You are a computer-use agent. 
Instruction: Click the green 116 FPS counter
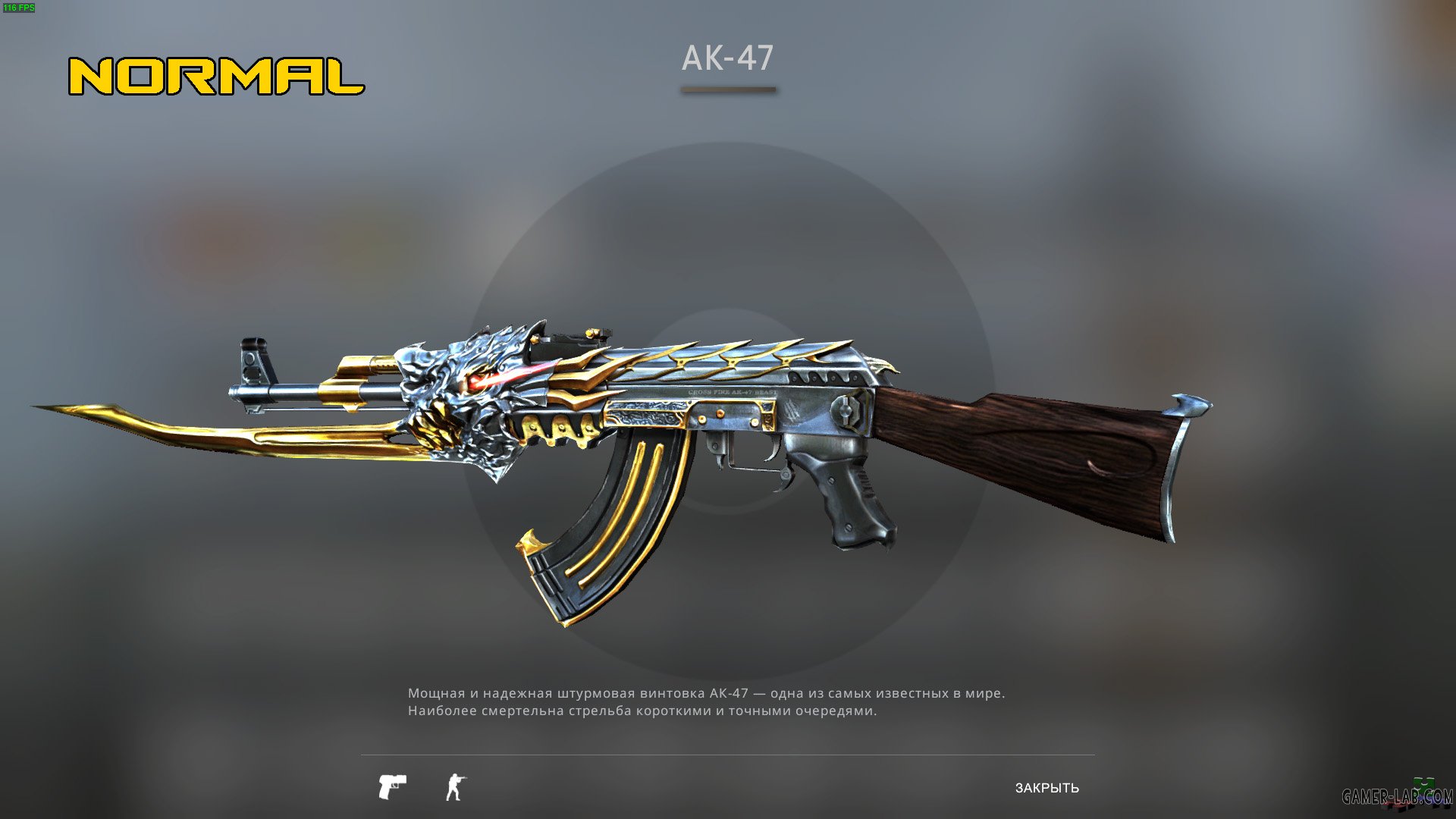(20, 8)
